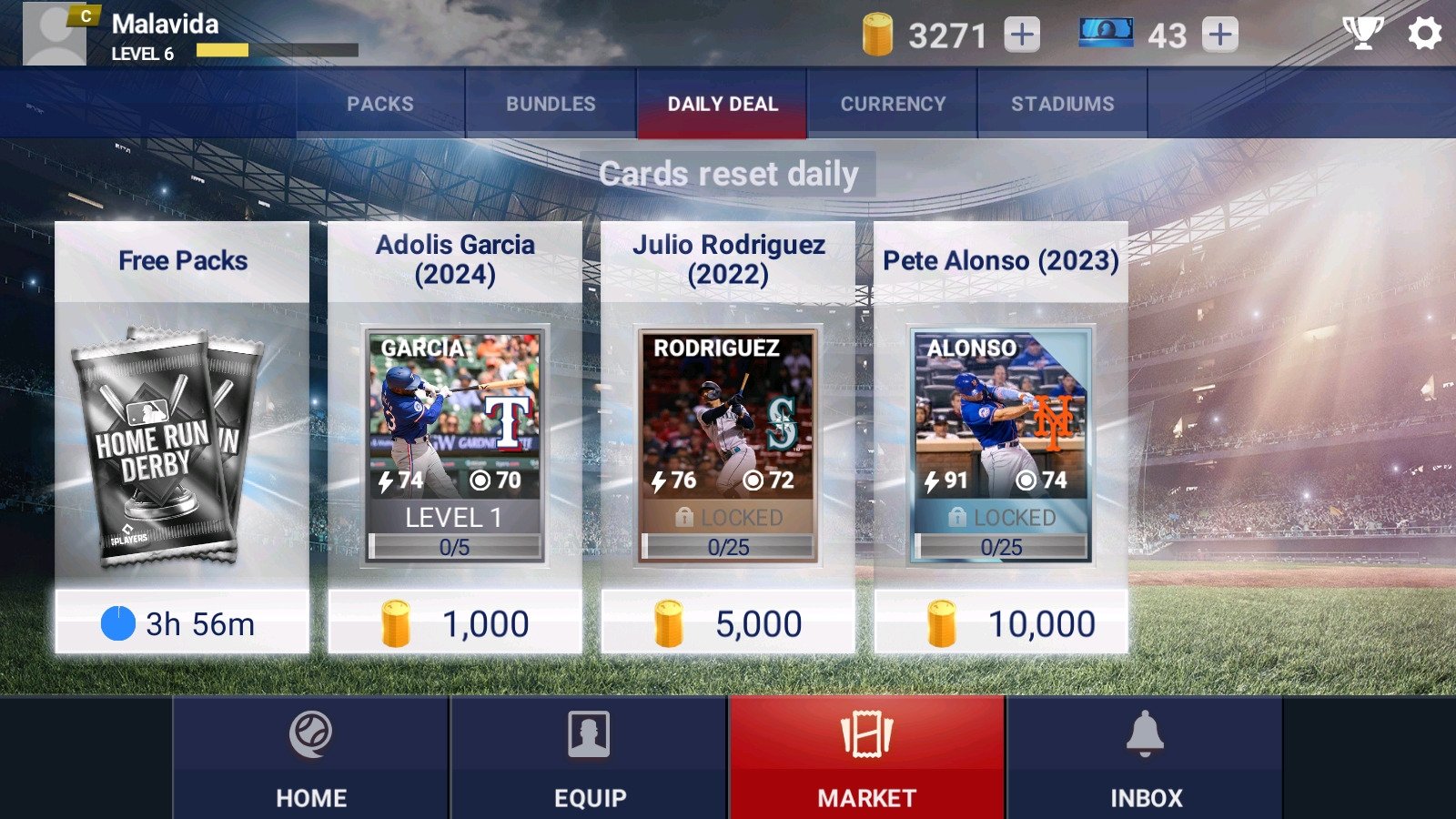Open the CURRENCY tab
The image size is (1456, 819).
(893, 103)
